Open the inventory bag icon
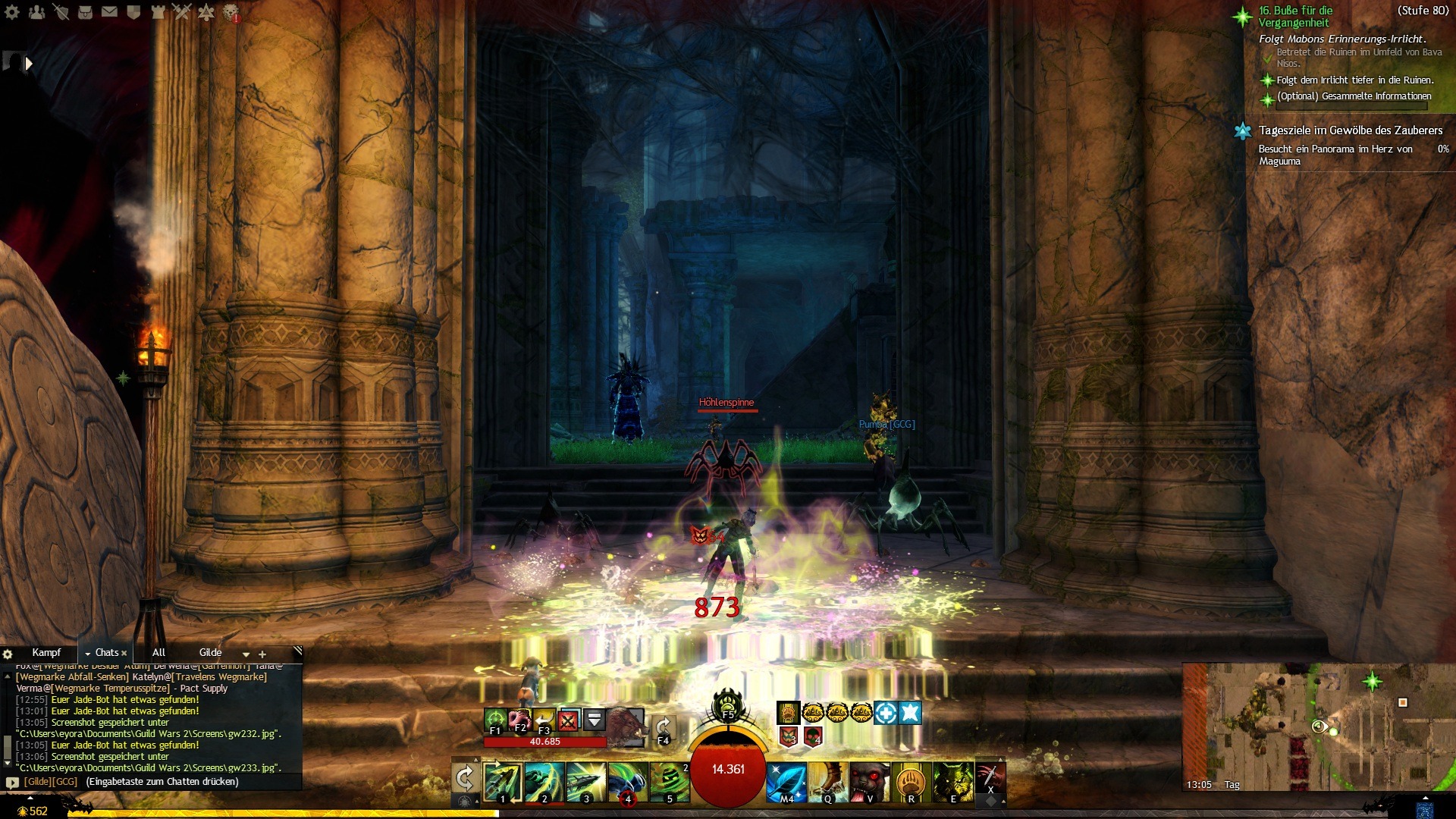 [x=85, y=11]
